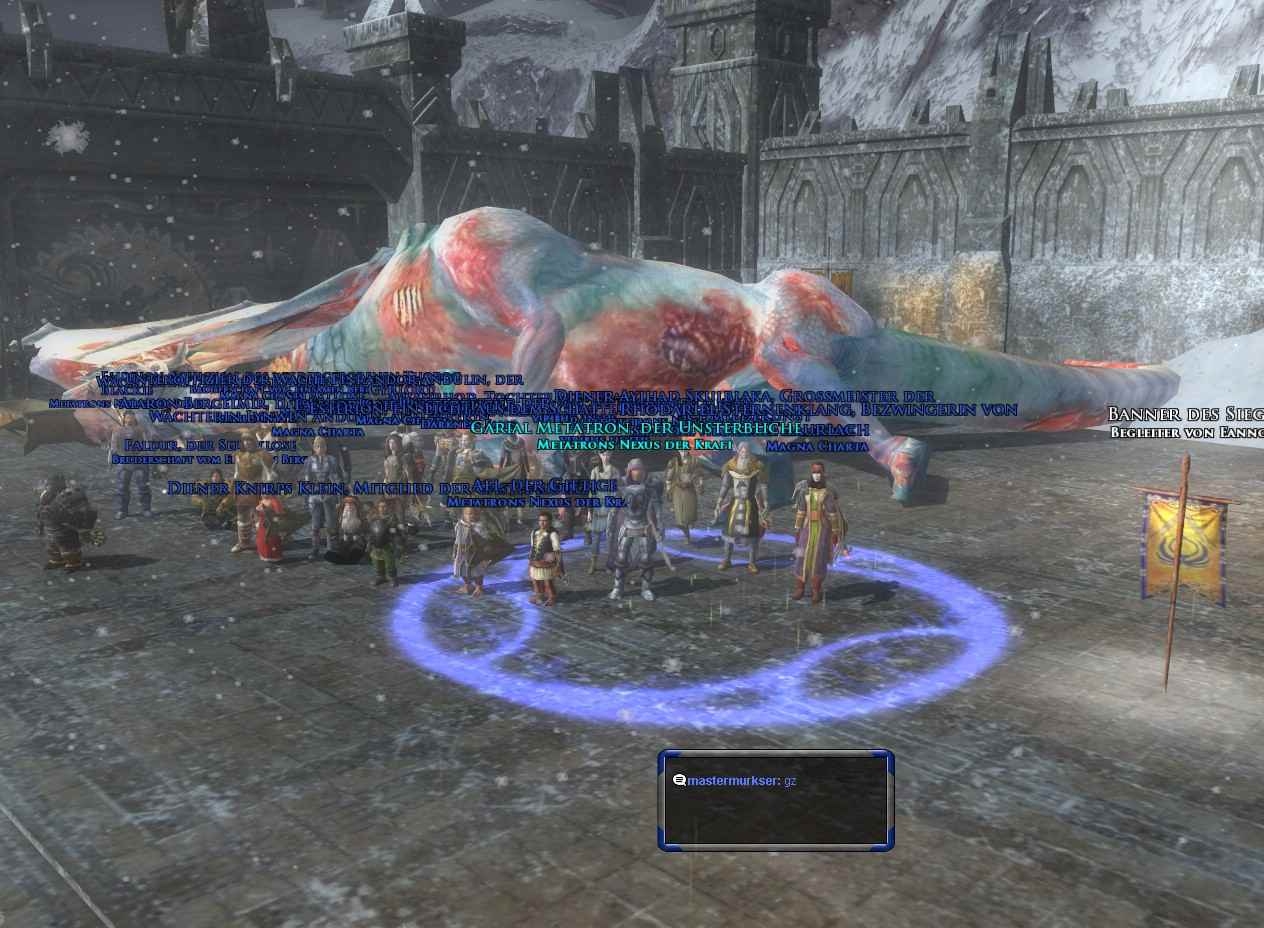Click the empty area of the chat window

click(775, 818)
